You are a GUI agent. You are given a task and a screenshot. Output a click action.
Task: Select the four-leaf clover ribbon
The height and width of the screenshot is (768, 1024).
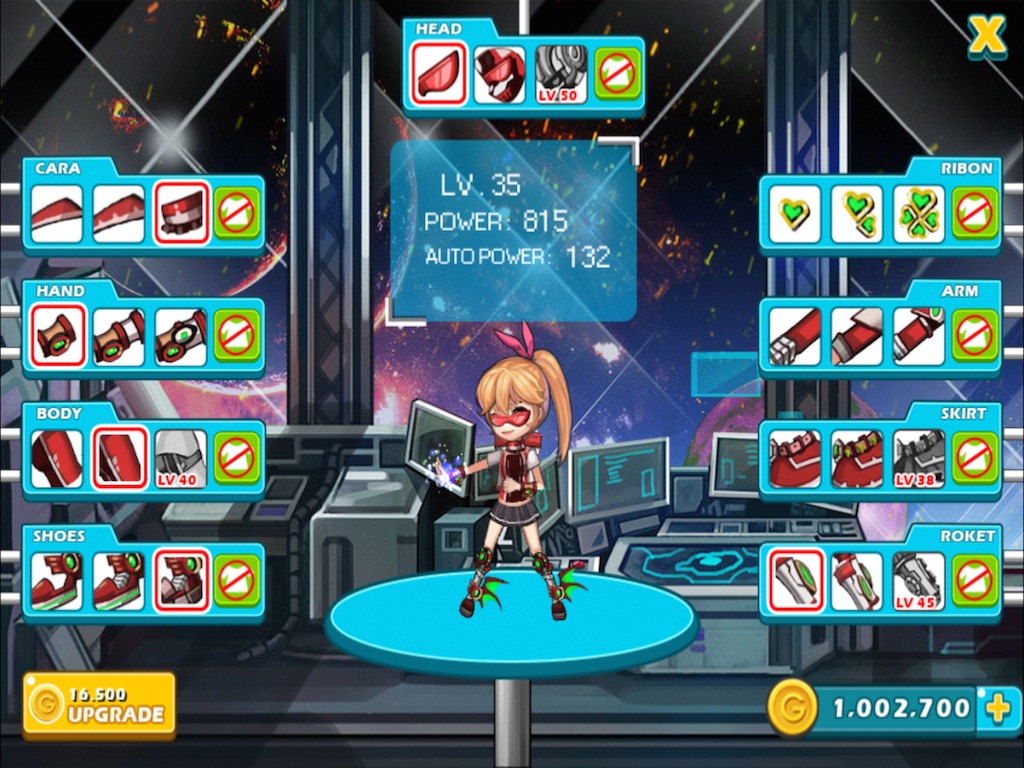point(918,214)
